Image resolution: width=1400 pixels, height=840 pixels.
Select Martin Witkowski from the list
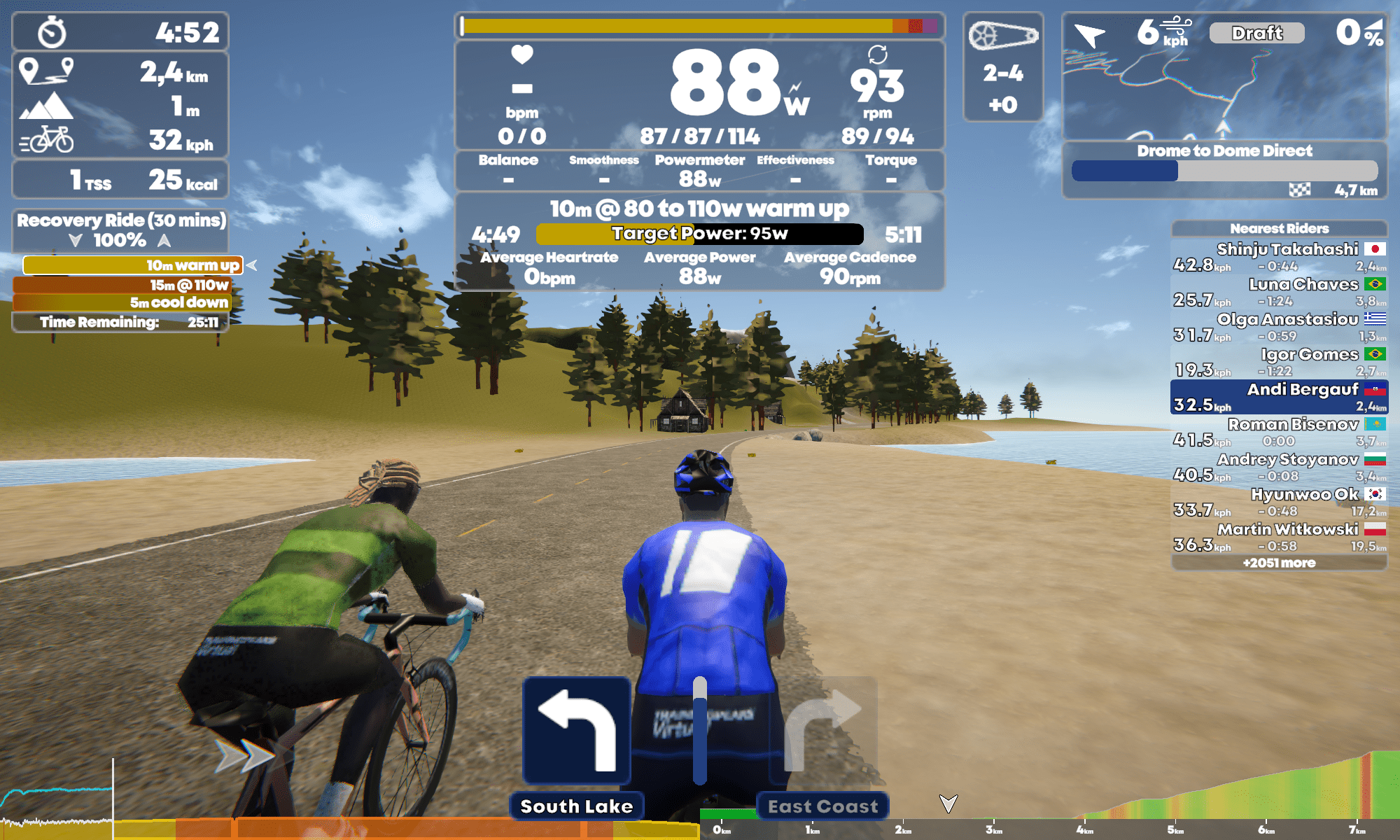click(1279, 536)
